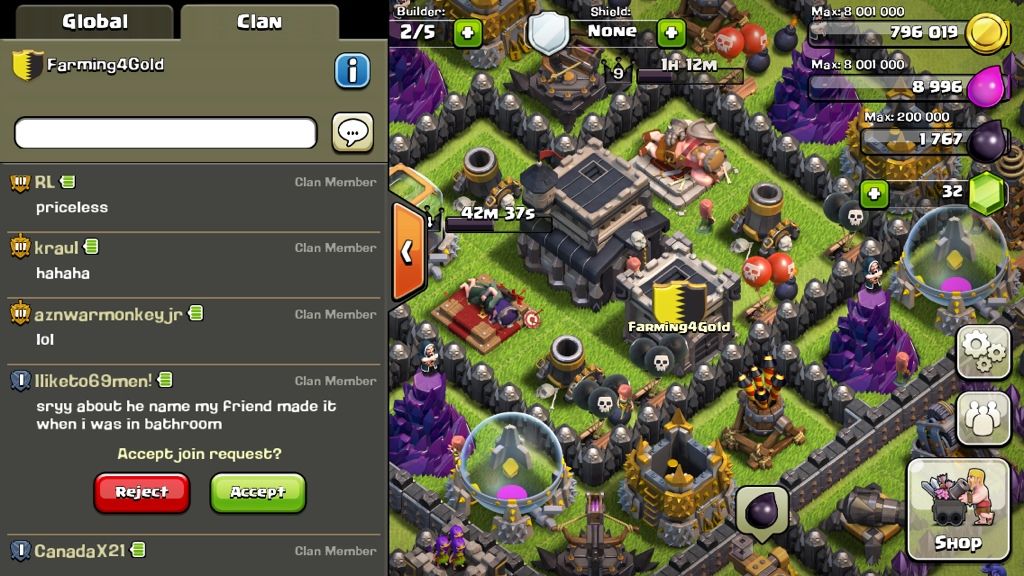Select the Clan chat tab

[259, 21]
